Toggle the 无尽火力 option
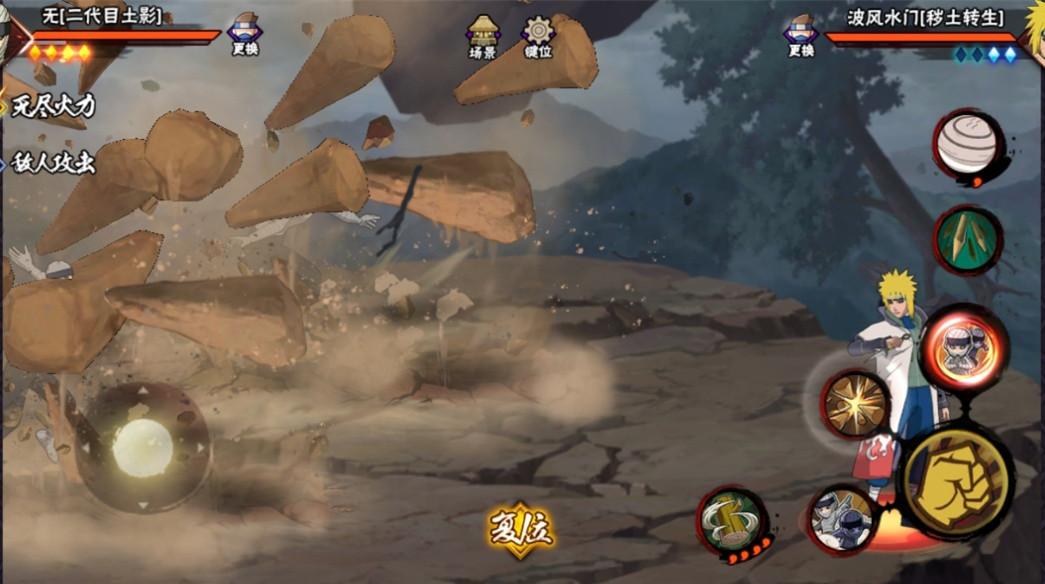The width and height of the screenshot is (1045, 584). [x=52, y=105]
